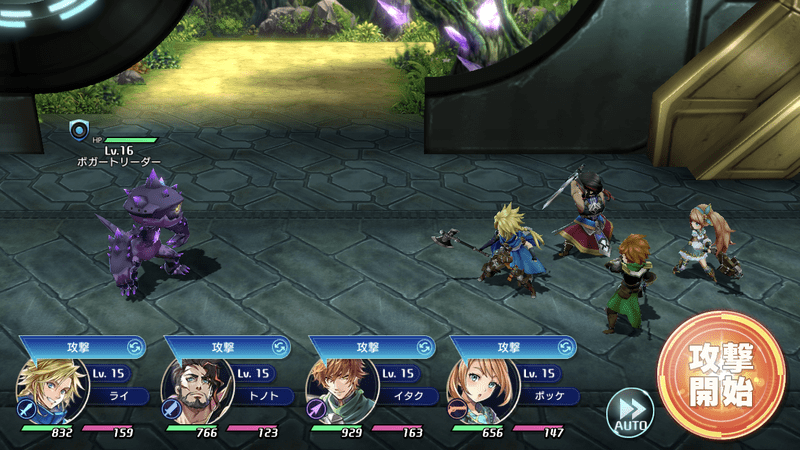Choose ポッケ's character portrait

coord(475,393)
